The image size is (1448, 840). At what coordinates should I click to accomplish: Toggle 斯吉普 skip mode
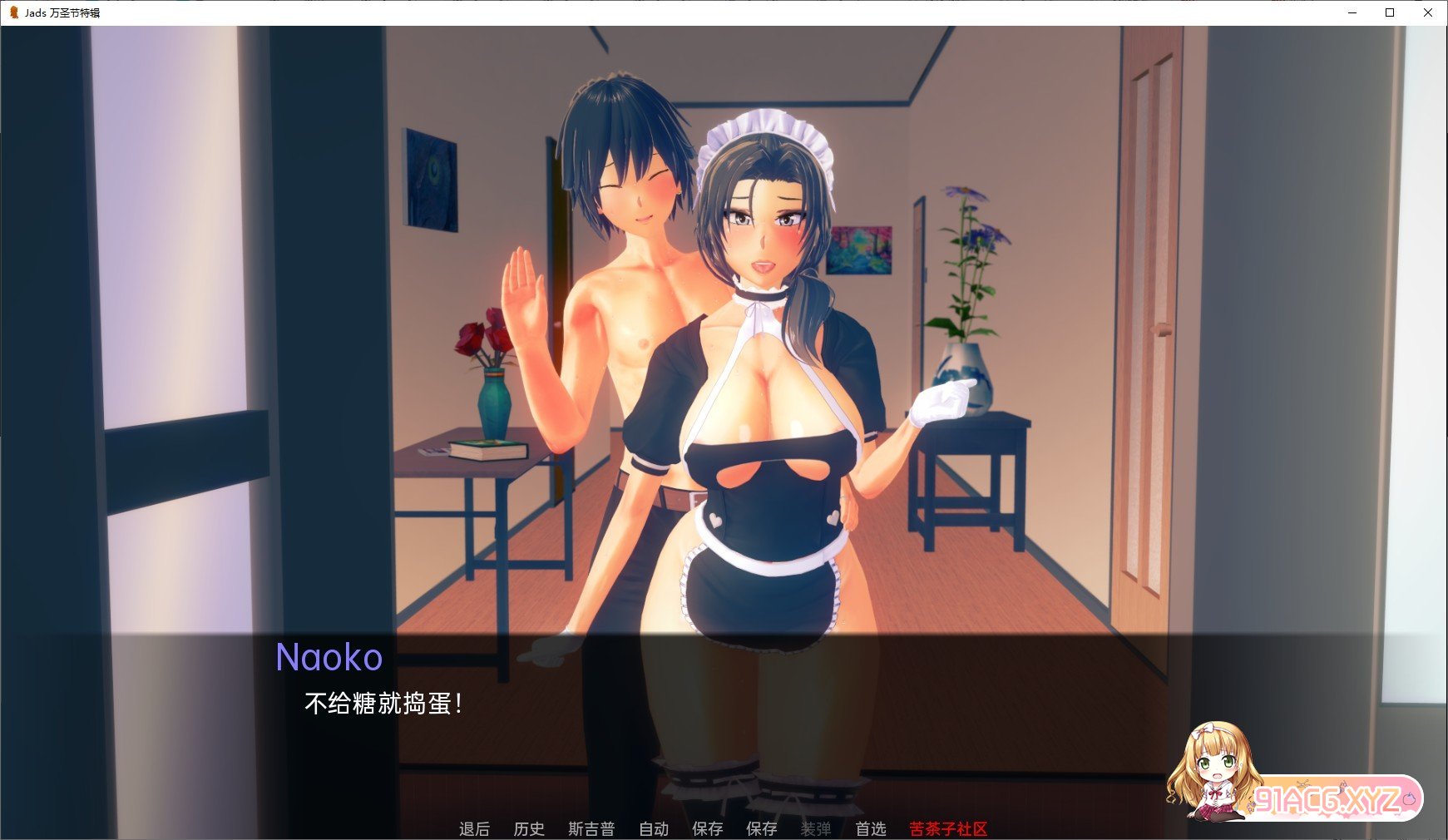pyautogui.click(x=591, y=828)
